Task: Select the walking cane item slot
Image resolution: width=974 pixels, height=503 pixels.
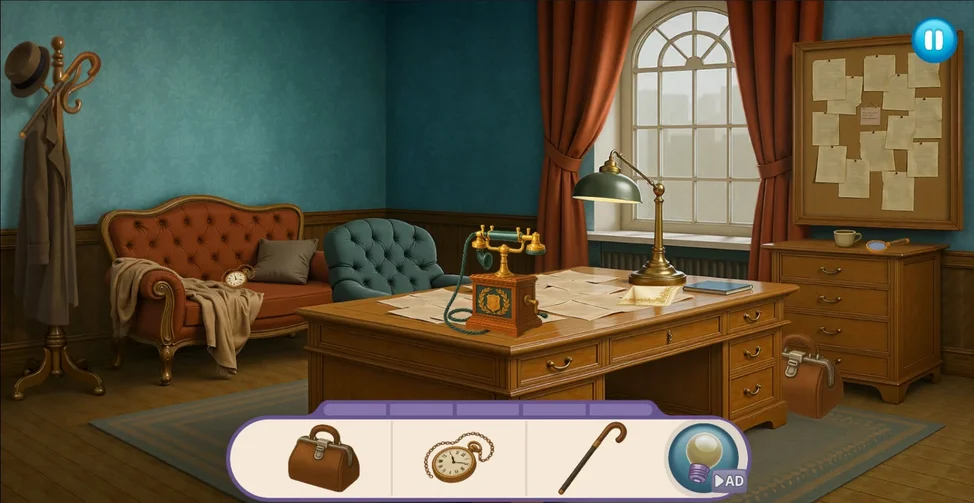Action: click(x=592, y=457)
